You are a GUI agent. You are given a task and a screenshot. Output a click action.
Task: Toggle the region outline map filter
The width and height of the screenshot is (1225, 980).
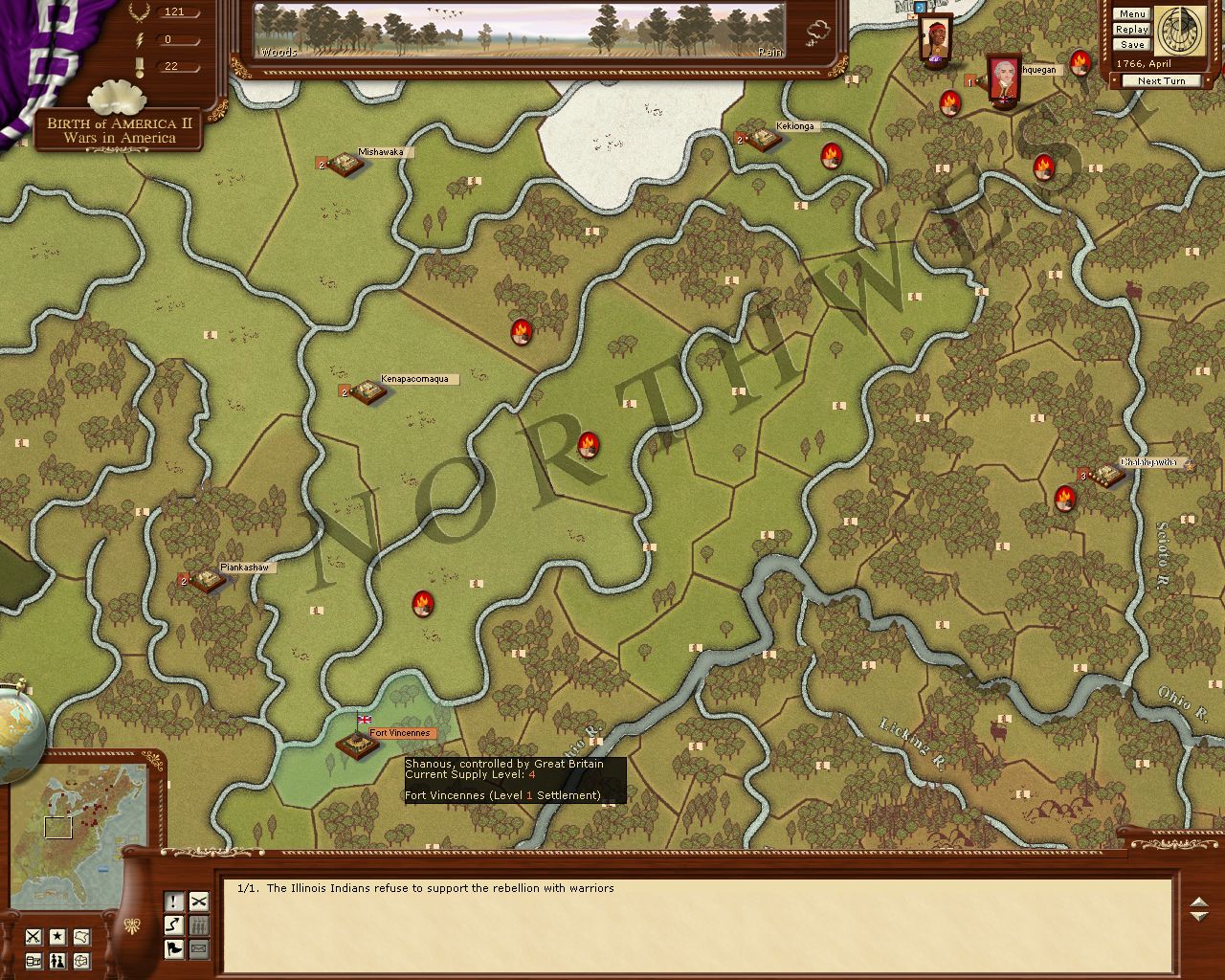82,937
